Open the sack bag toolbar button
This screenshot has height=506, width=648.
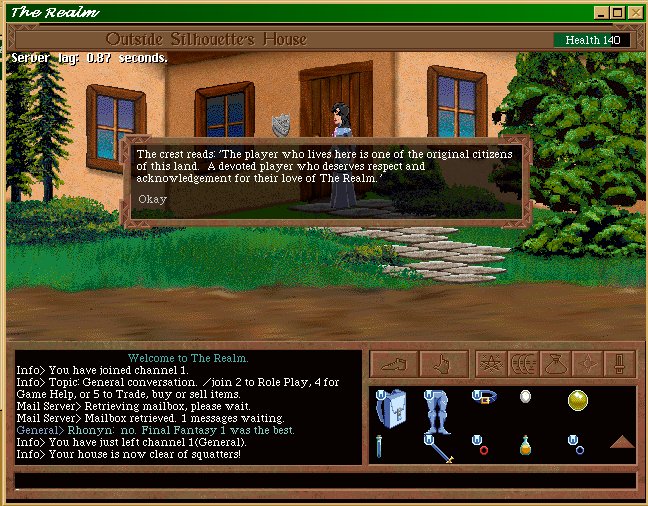[x=556, y=364]
